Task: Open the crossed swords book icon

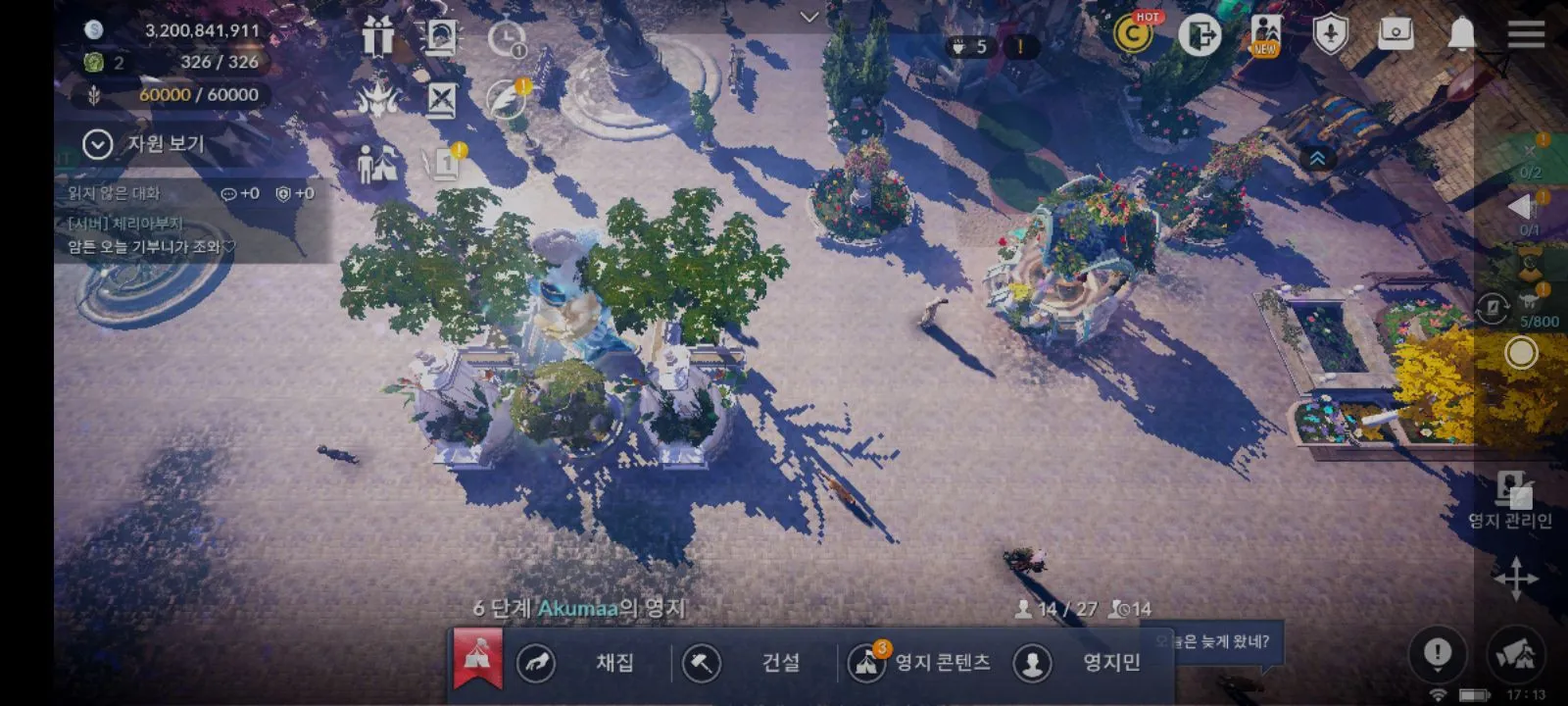Action: [442, 99]
